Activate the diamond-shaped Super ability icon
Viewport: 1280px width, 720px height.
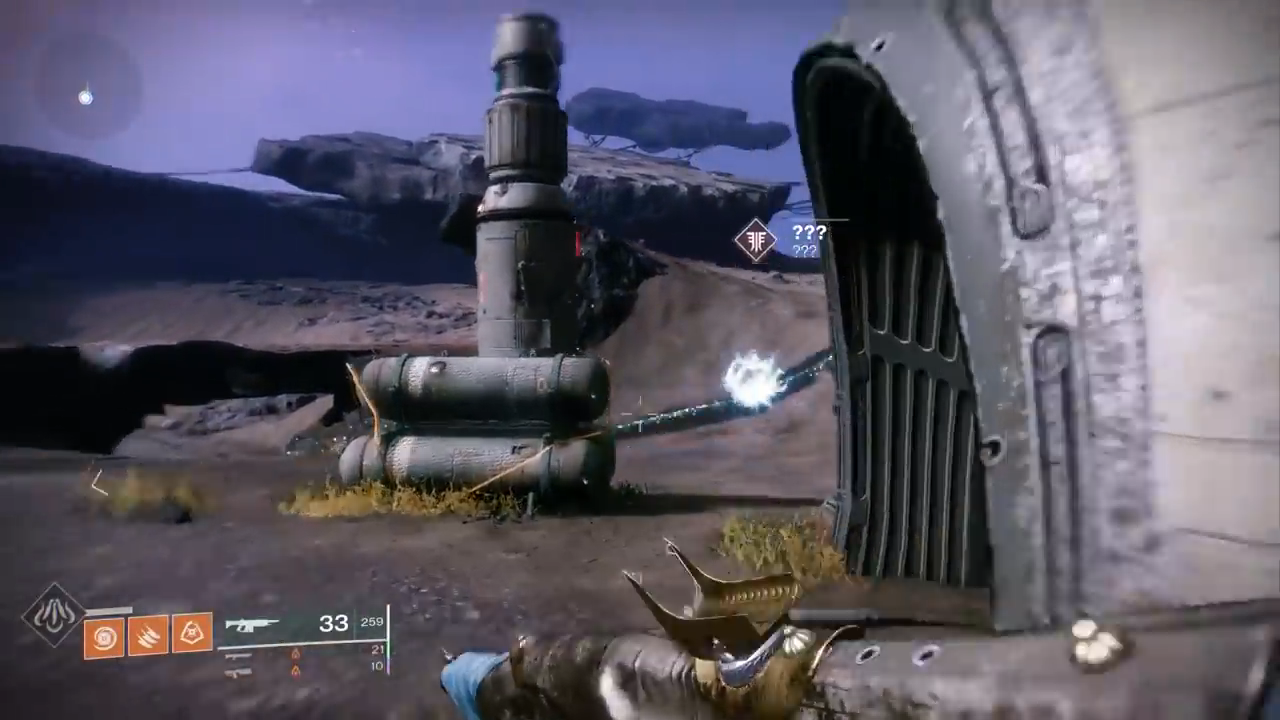point(53,614)
